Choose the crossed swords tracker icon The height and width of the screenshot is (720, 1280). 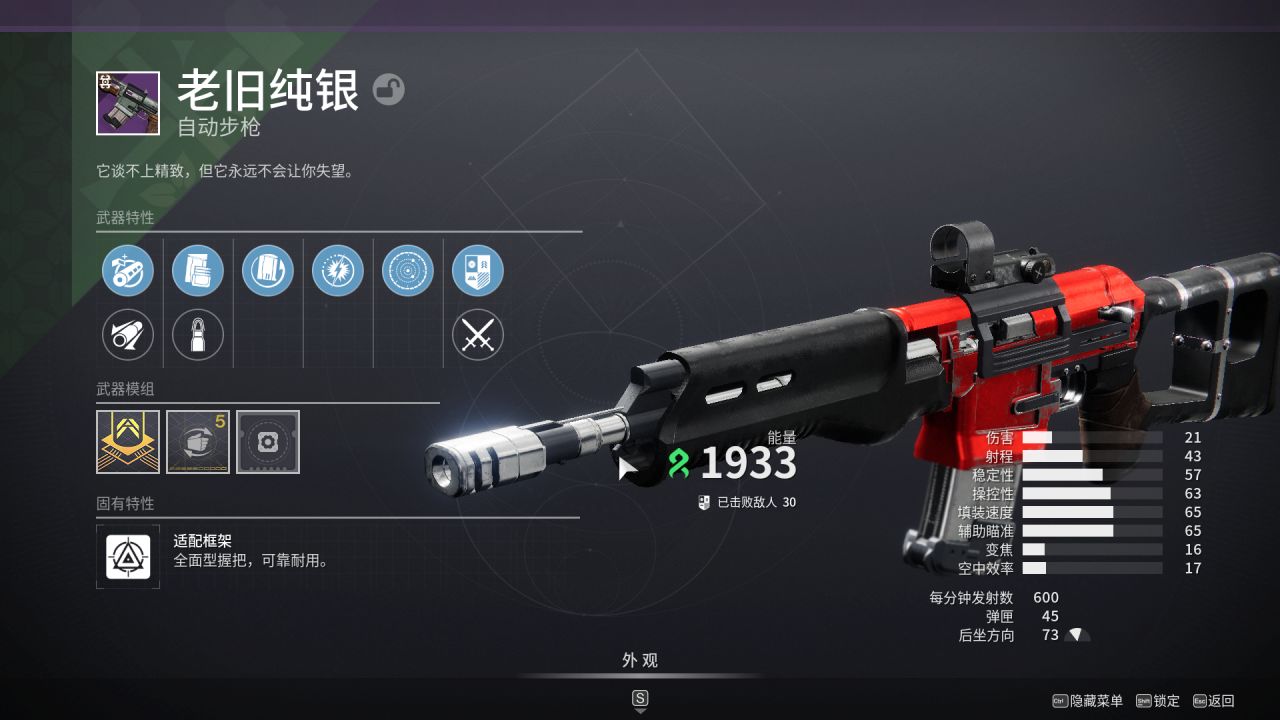pyautogui.click(x=478, y=335)
